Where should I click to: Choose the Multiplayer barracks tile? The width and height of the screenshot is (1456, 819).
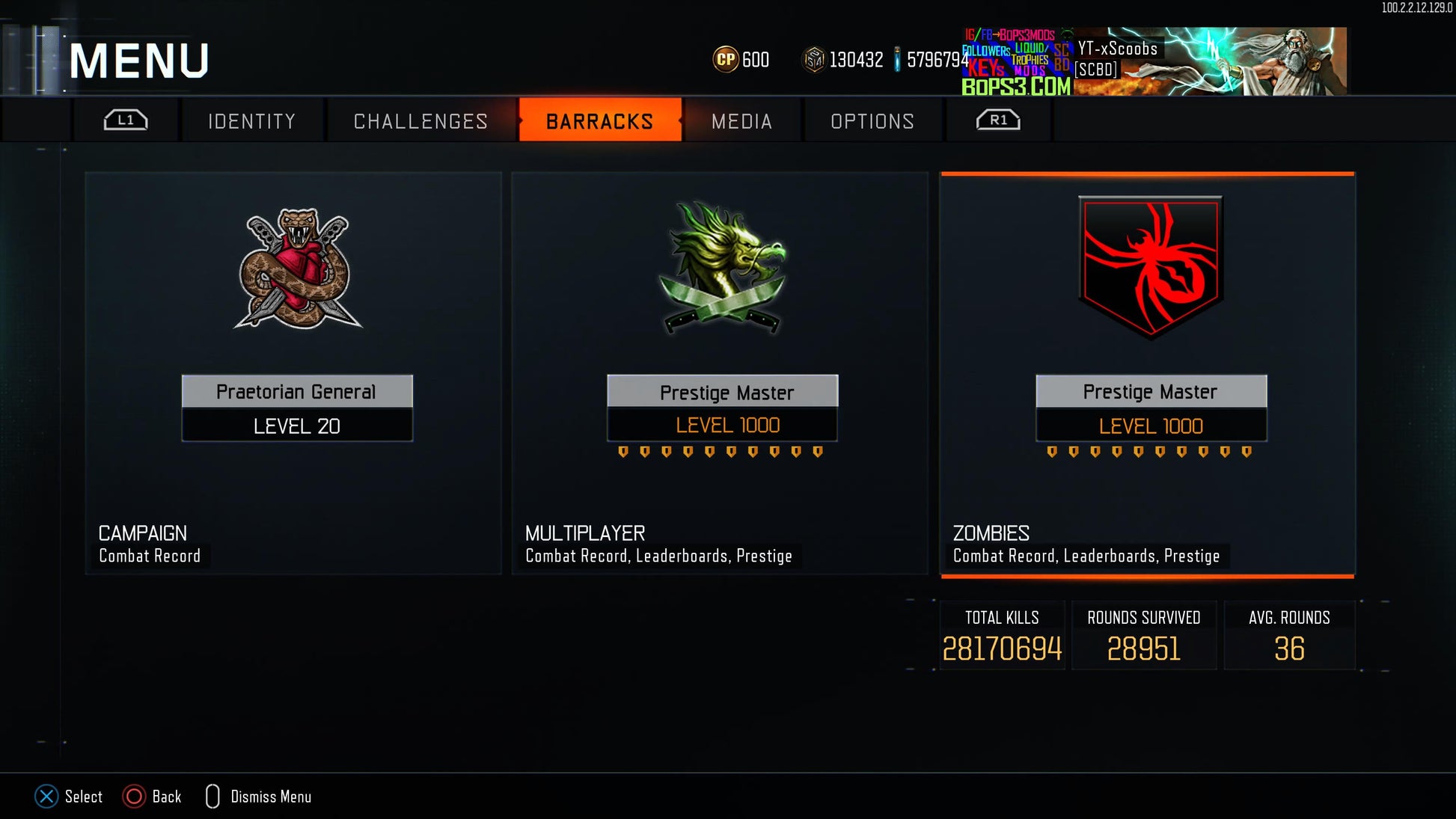[x=720, y=373]
